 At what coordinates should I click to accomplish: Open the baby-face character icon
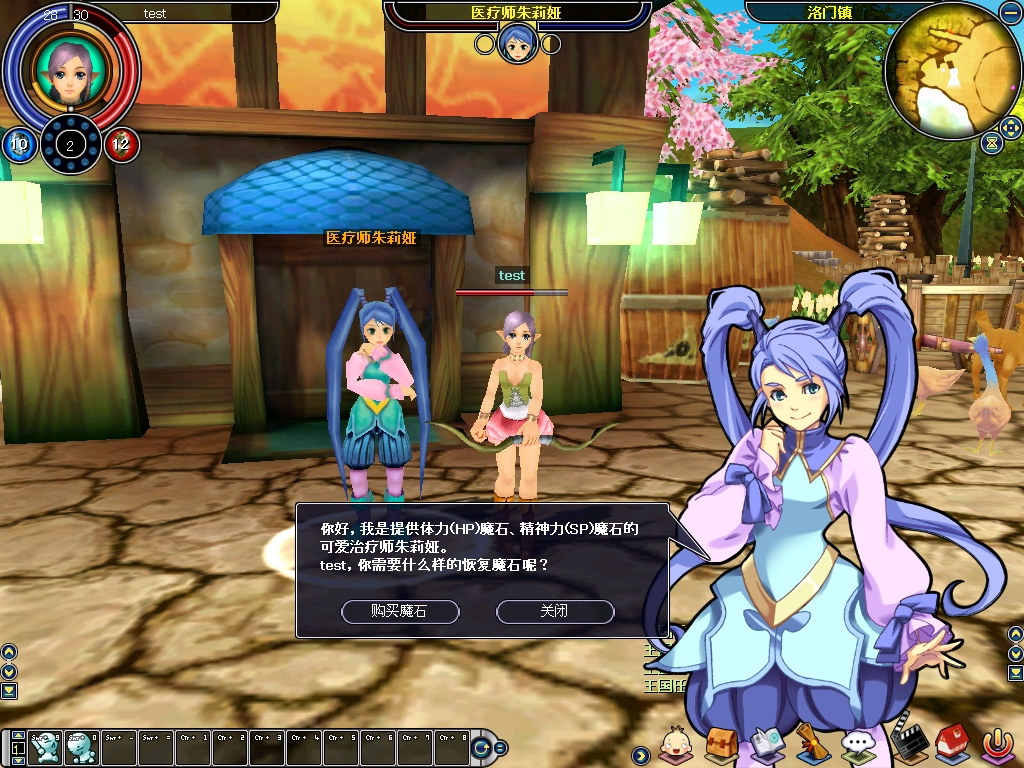(677, 744)
